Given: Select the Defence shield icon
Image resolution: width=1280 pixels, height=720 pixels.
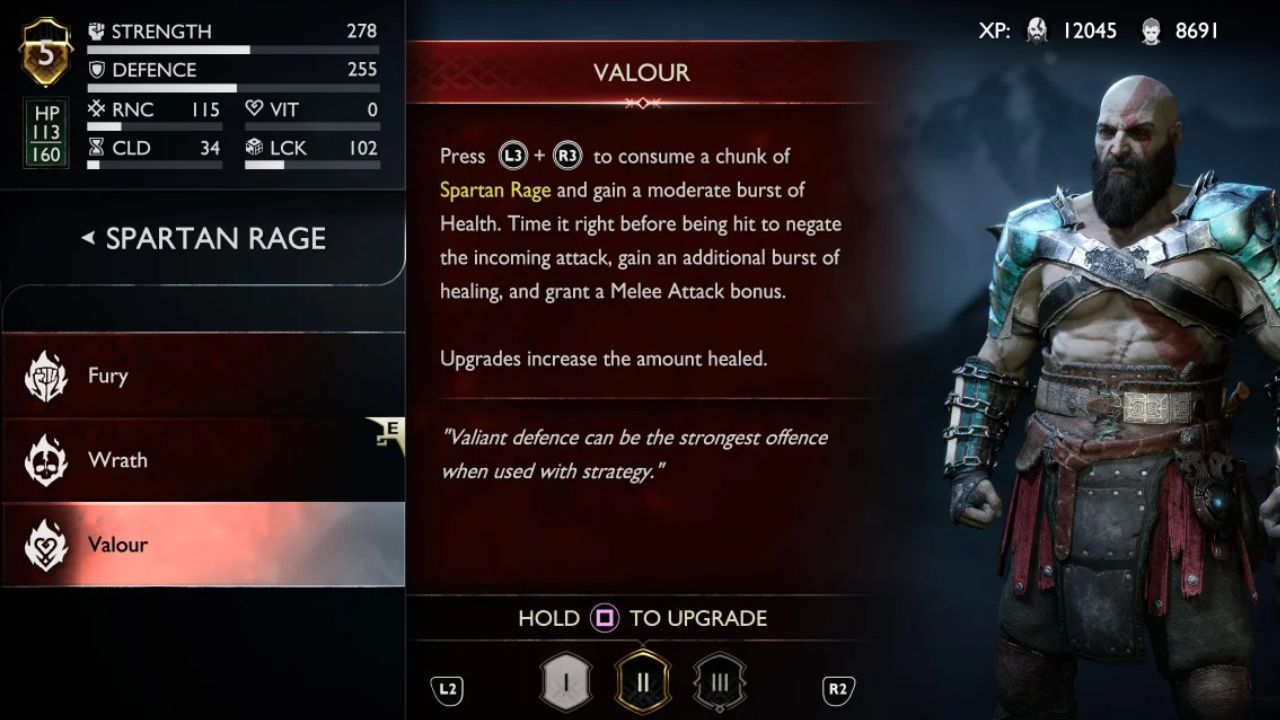Looking at the screenshot, I should click(x=97, y=70).
